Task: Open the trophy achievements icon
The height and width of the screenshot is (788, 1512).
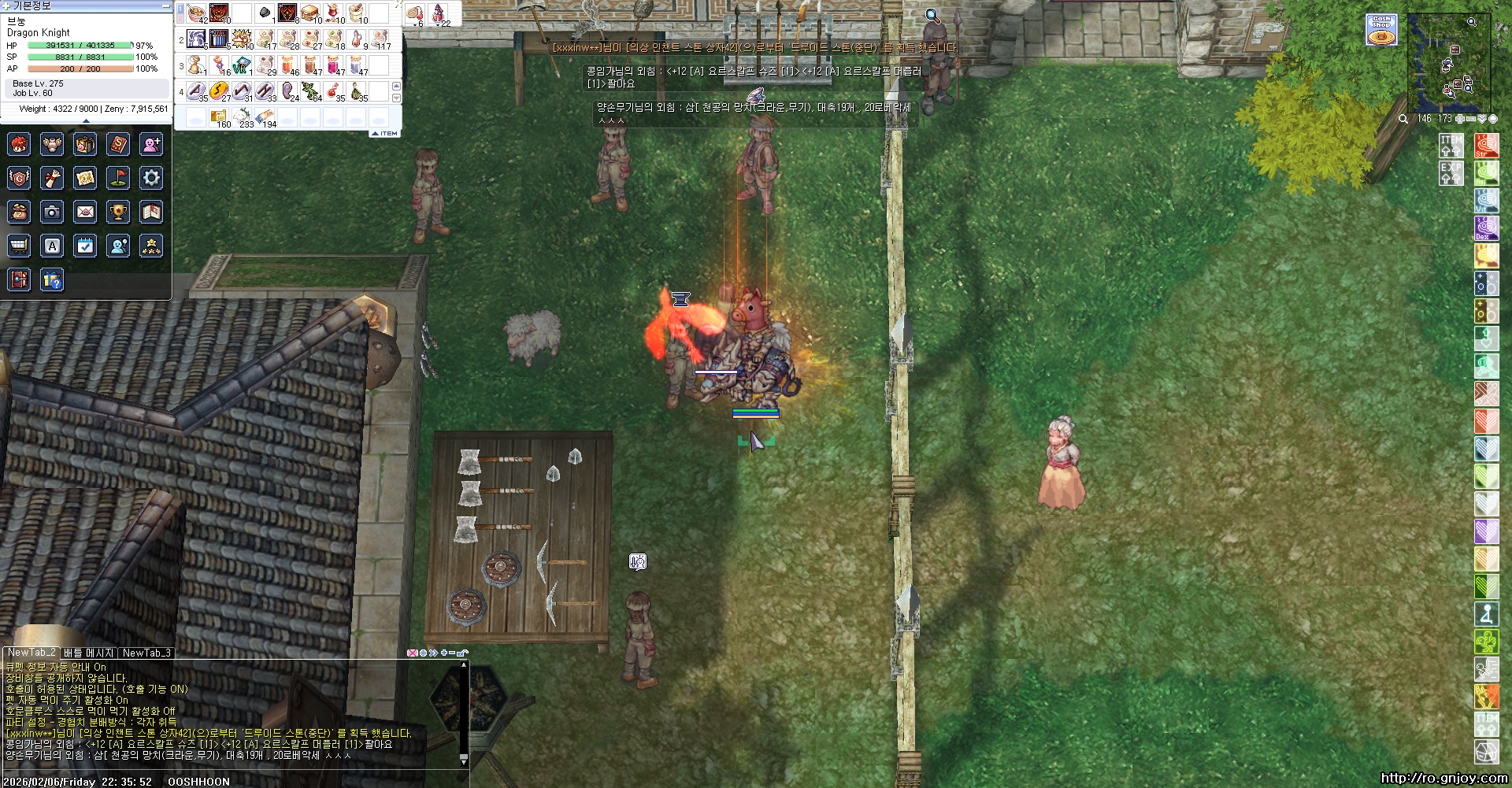Action: click(118, 212)
